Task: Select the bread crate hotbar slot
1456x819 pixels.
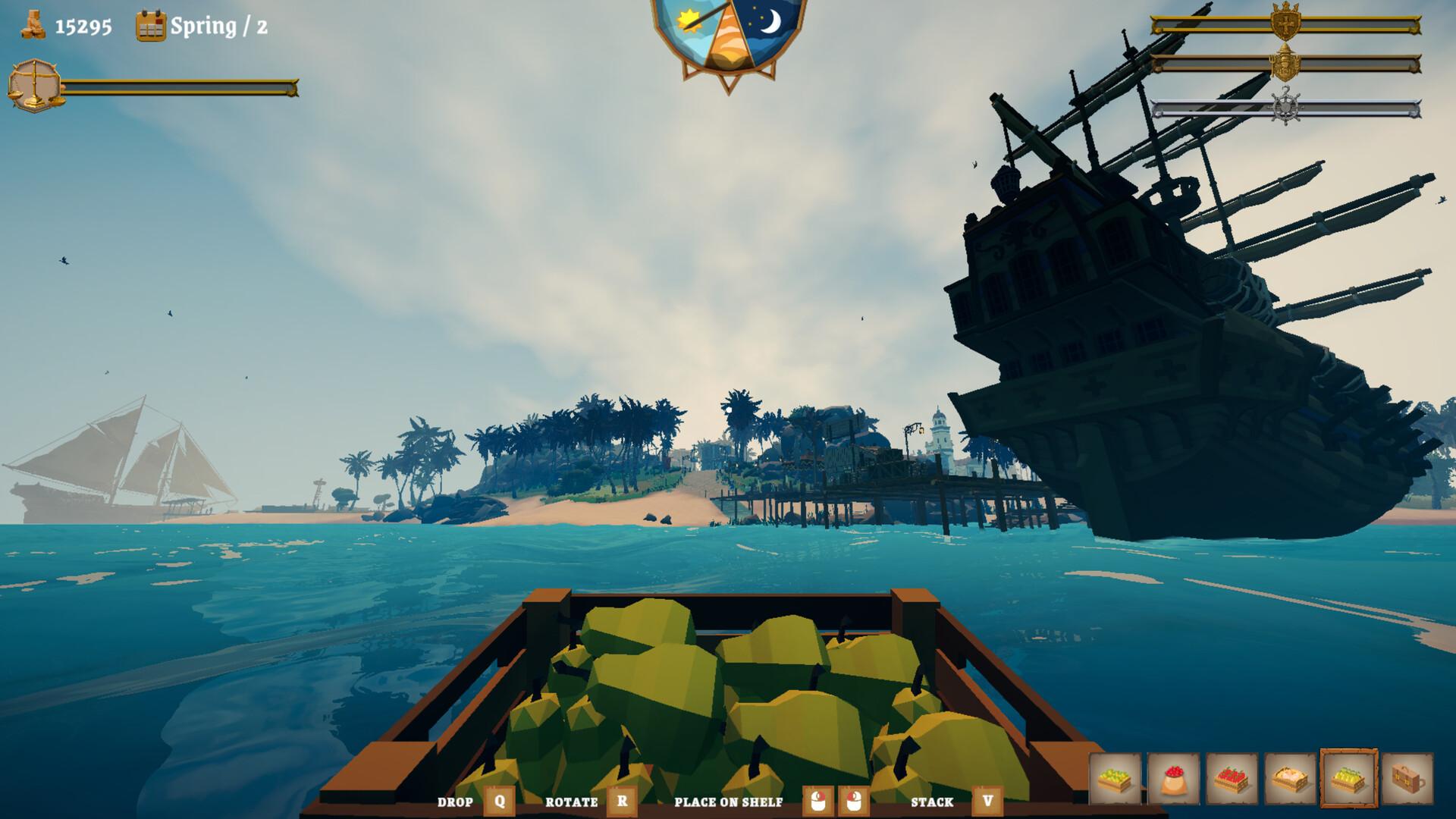Action: [1291, 780]
